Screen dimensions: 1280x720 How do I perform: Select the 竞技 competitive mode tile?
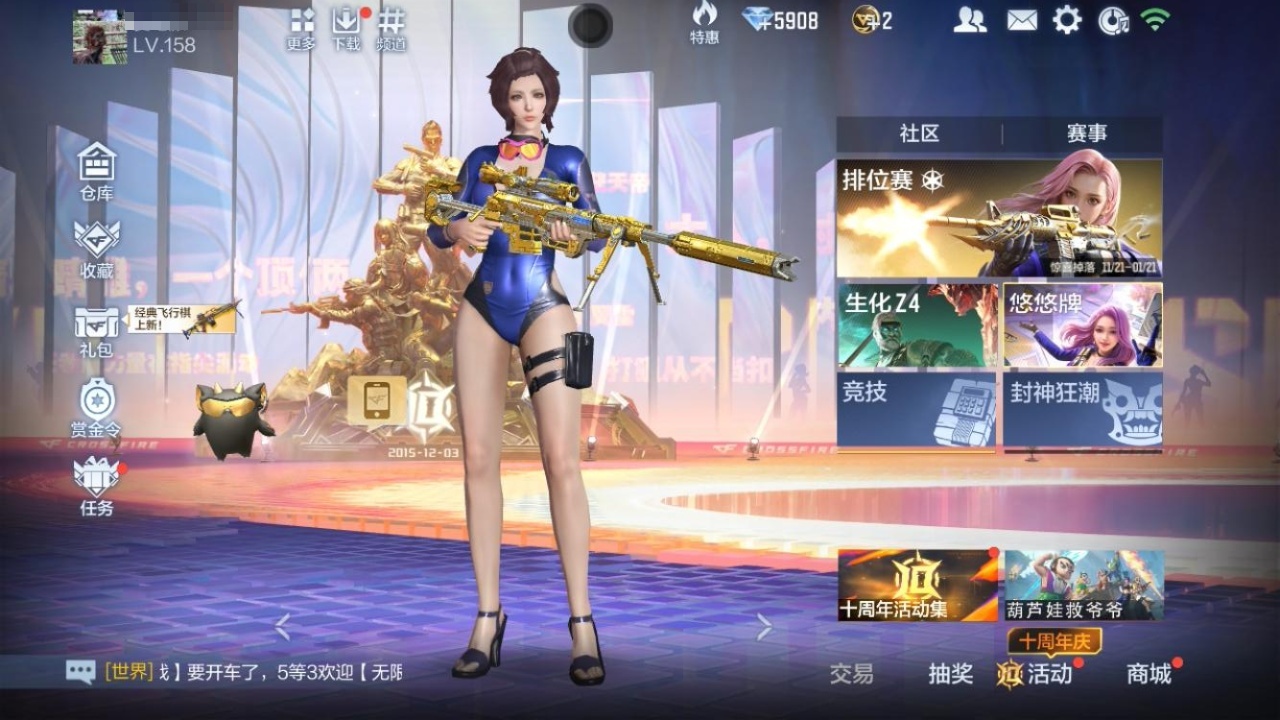point(917,410)
